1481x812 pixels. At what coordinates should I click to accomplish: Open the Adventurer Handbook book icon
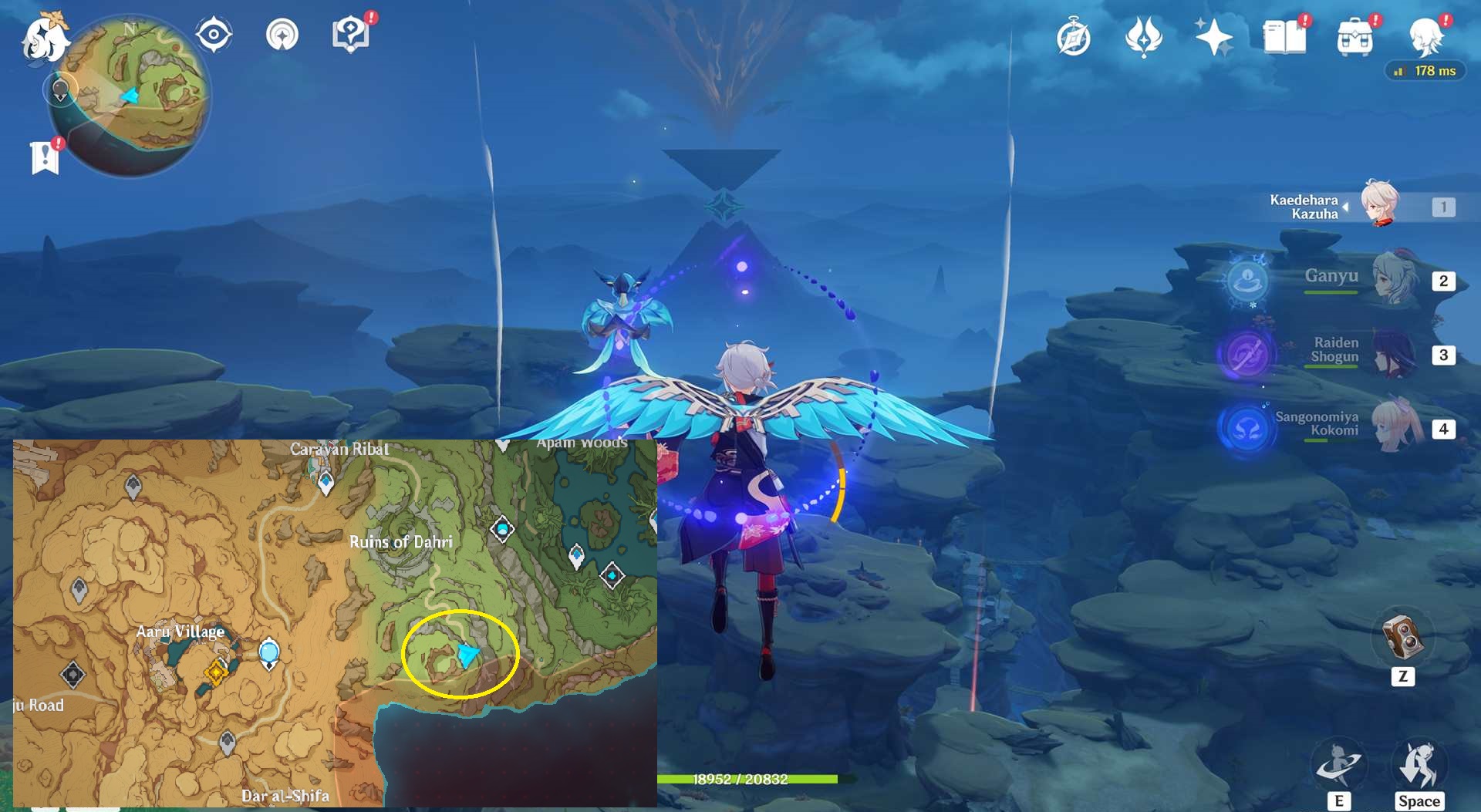(x=1284, y=37)
